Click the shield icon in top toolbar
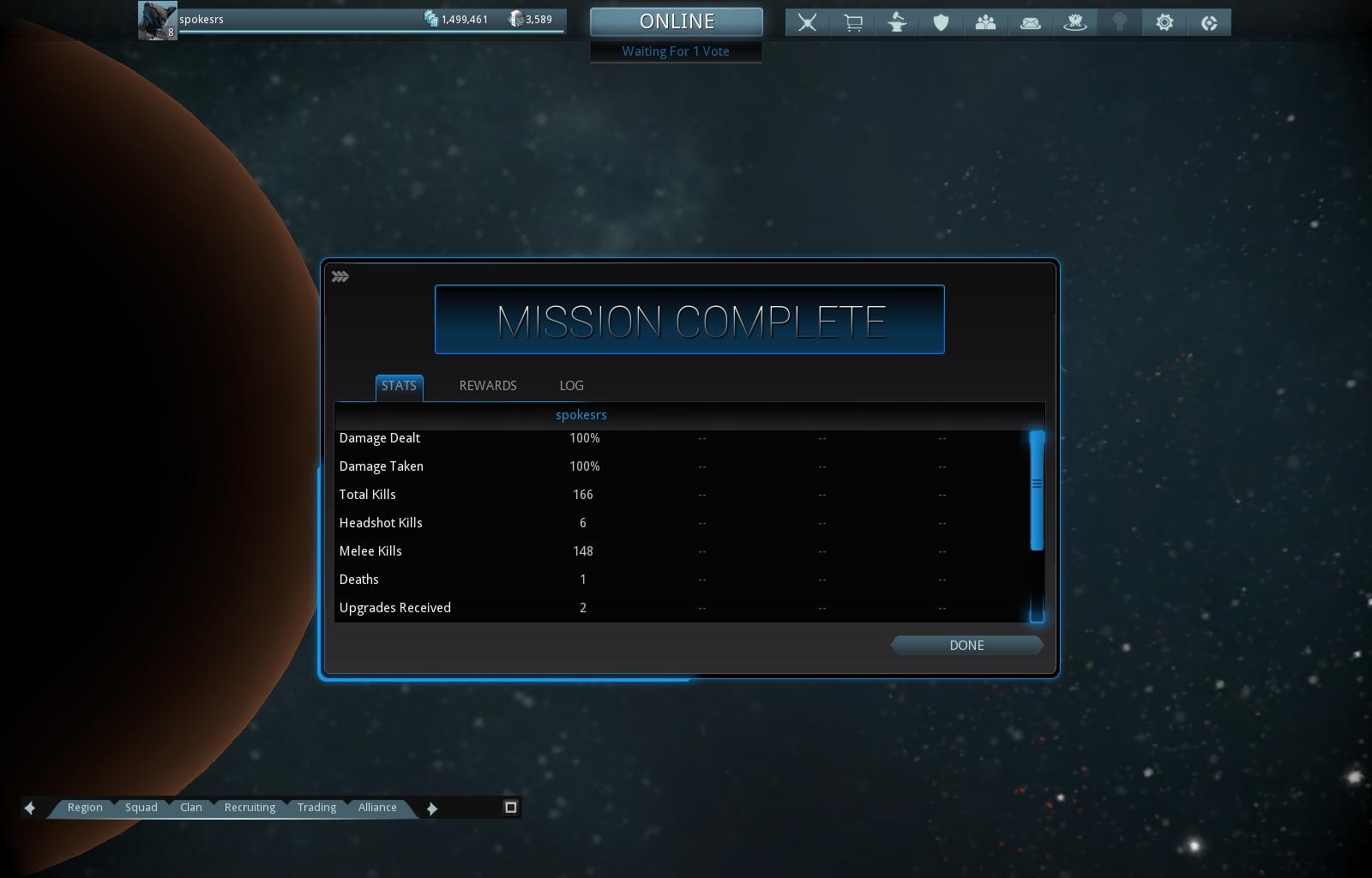The width and height of the screenshot is (1372, 878). (942, 22)
